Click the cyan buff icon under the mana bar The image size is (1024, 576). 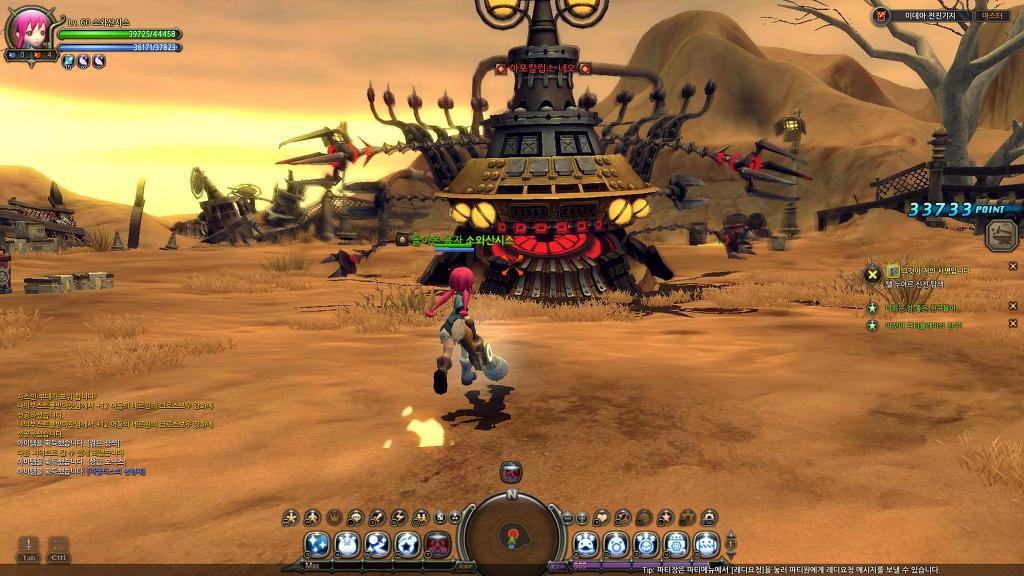click(69, 62)
